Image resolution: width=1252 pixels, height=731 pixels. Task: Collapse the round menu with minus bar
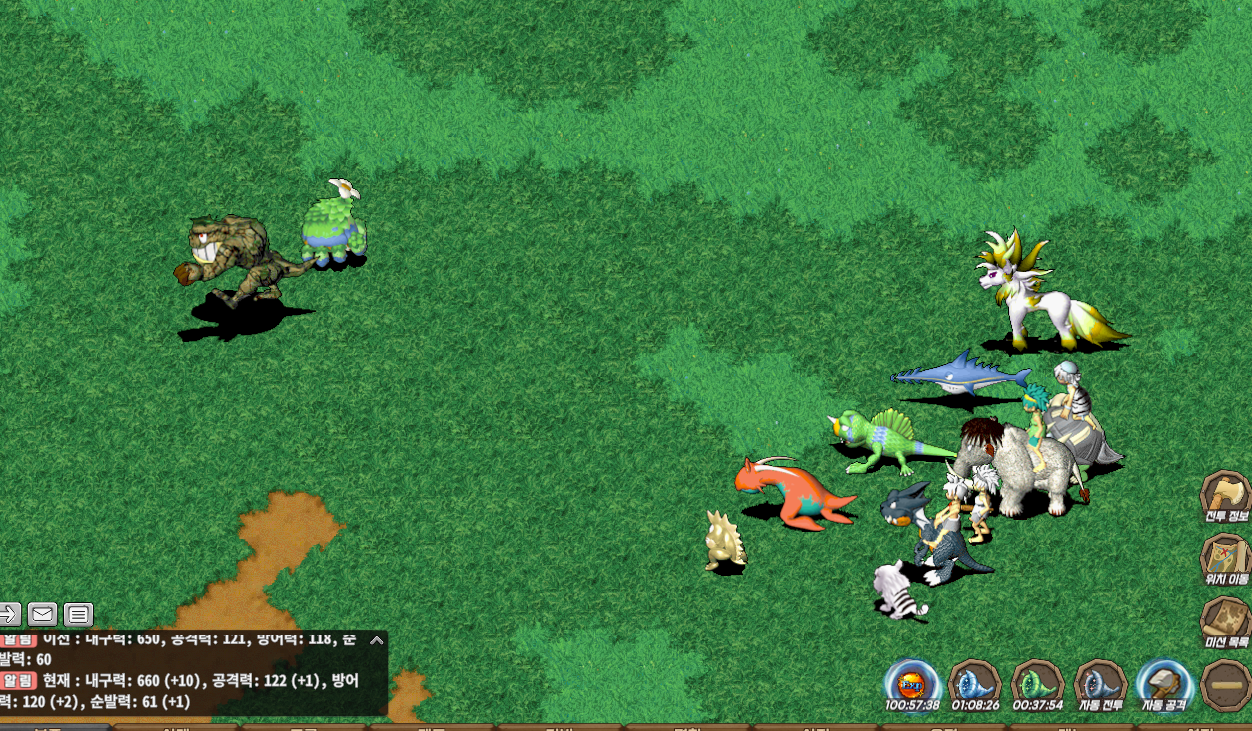click(1226, 686)
